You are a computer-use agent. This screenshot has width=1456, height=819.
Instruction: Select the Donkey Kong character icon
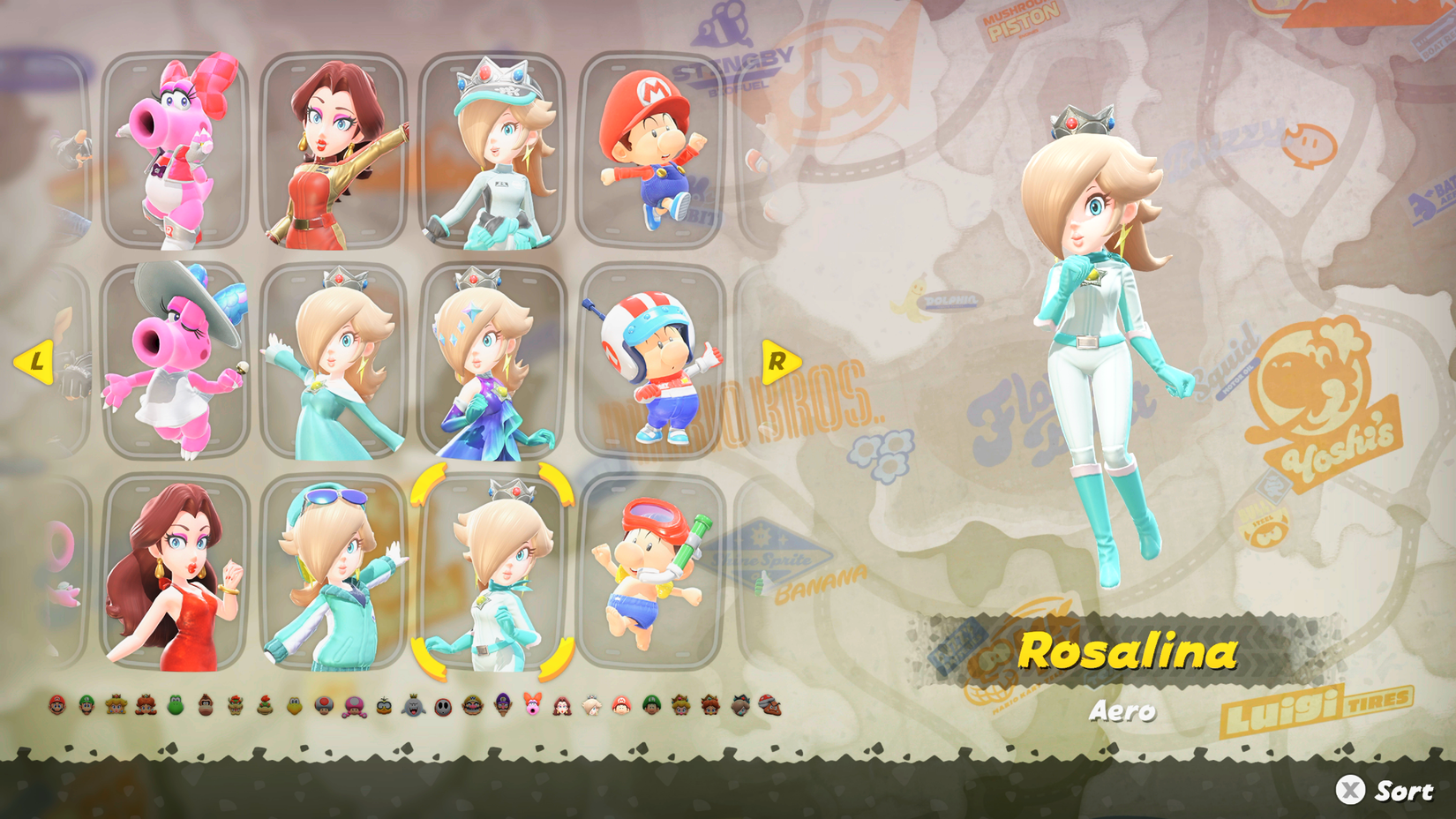205,706
